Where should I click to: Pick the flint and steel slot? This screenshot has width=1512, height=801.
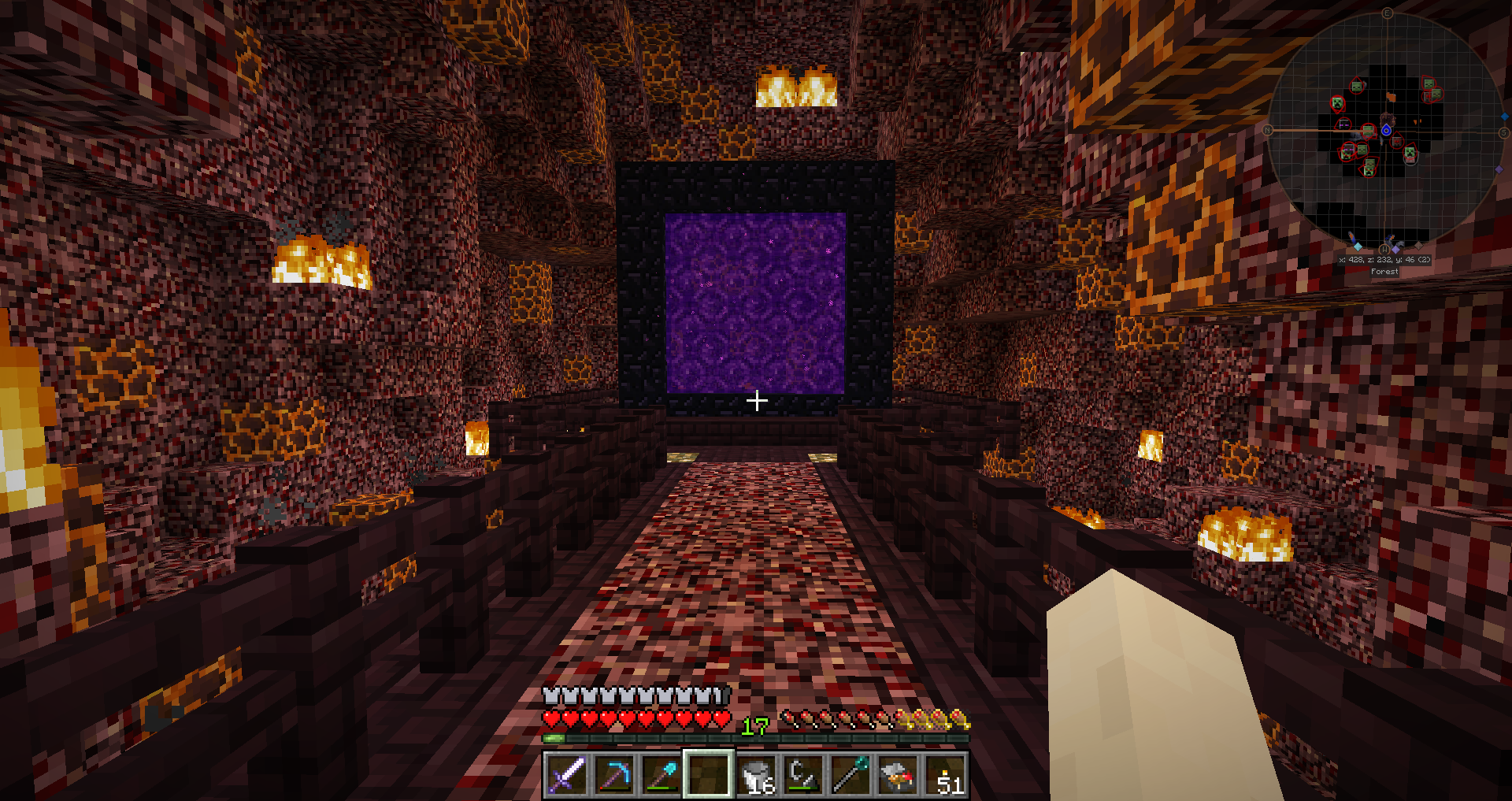[x=804, y=775]
